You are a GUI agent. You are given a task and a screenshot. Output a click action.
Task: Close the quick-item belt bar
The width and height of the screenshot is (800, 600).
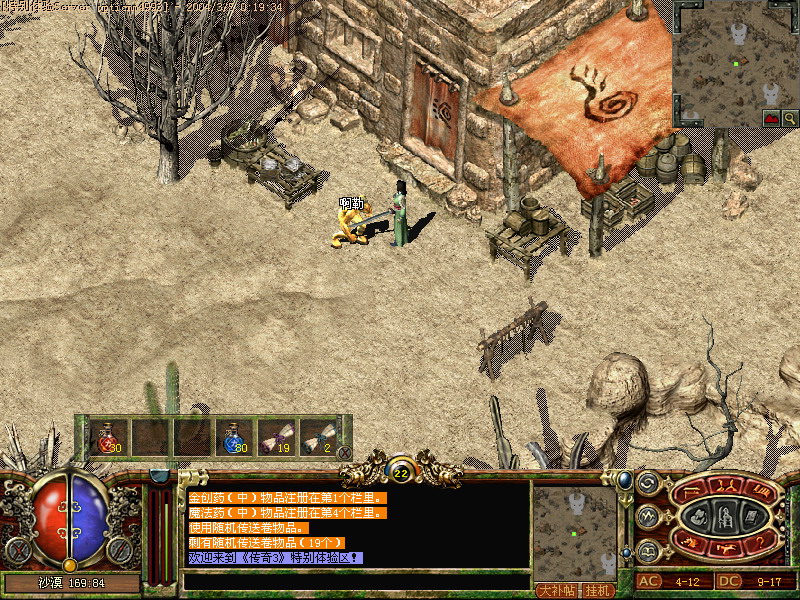pyautogui.click(x=345, y=453)
